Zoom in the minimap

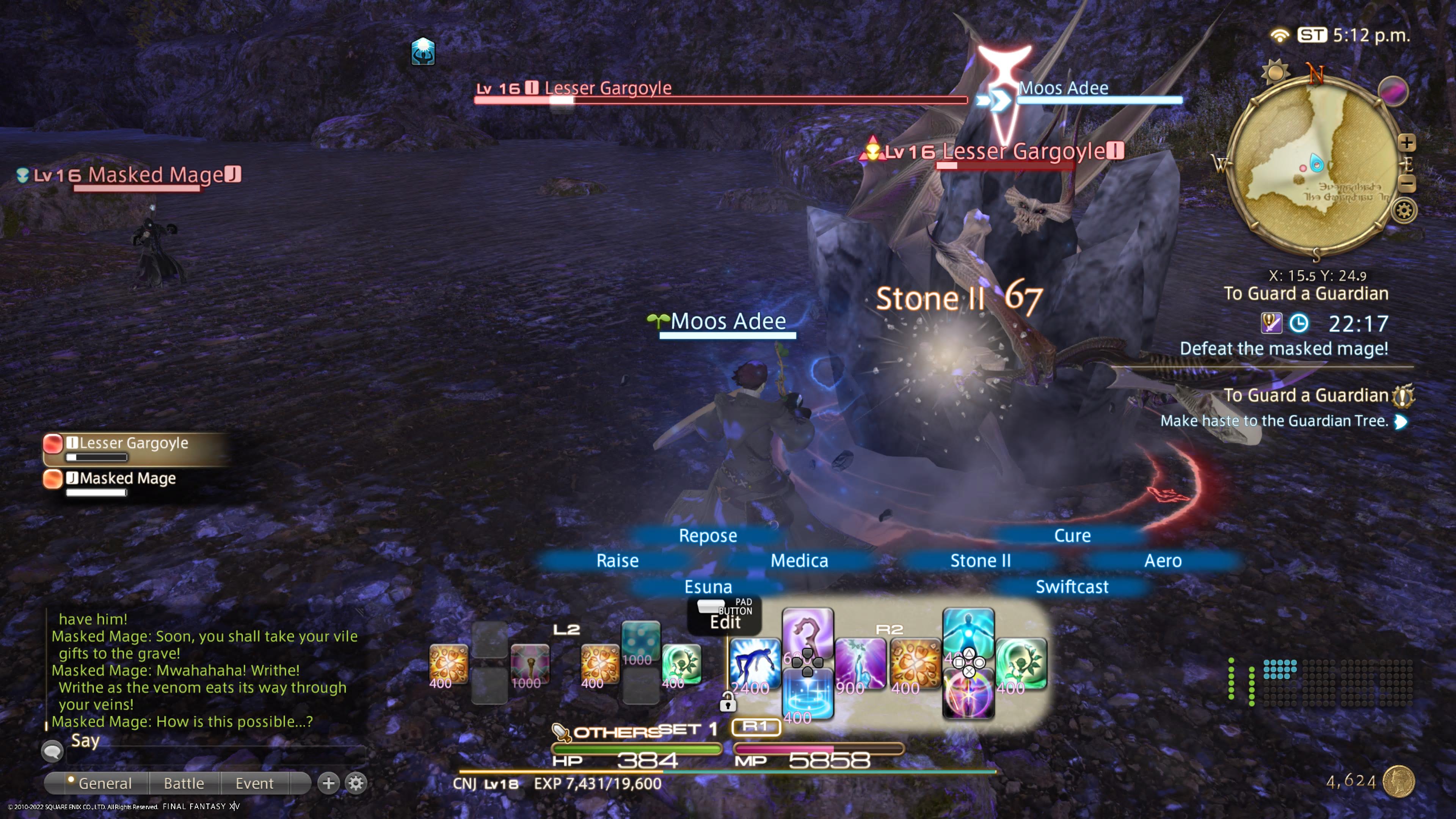coord(1407,143)
